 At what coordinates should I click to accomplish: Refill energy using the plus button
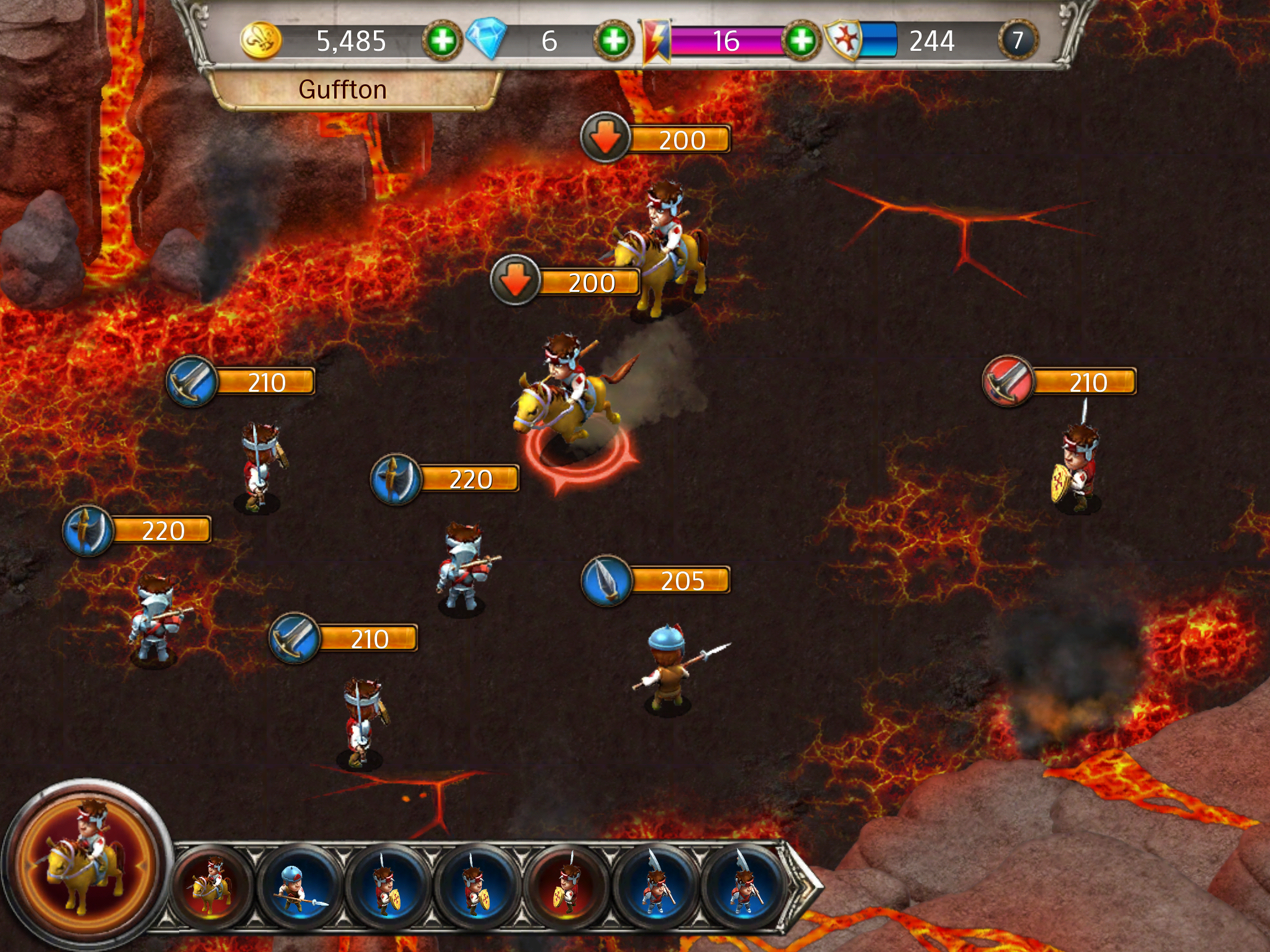[801, 41]
